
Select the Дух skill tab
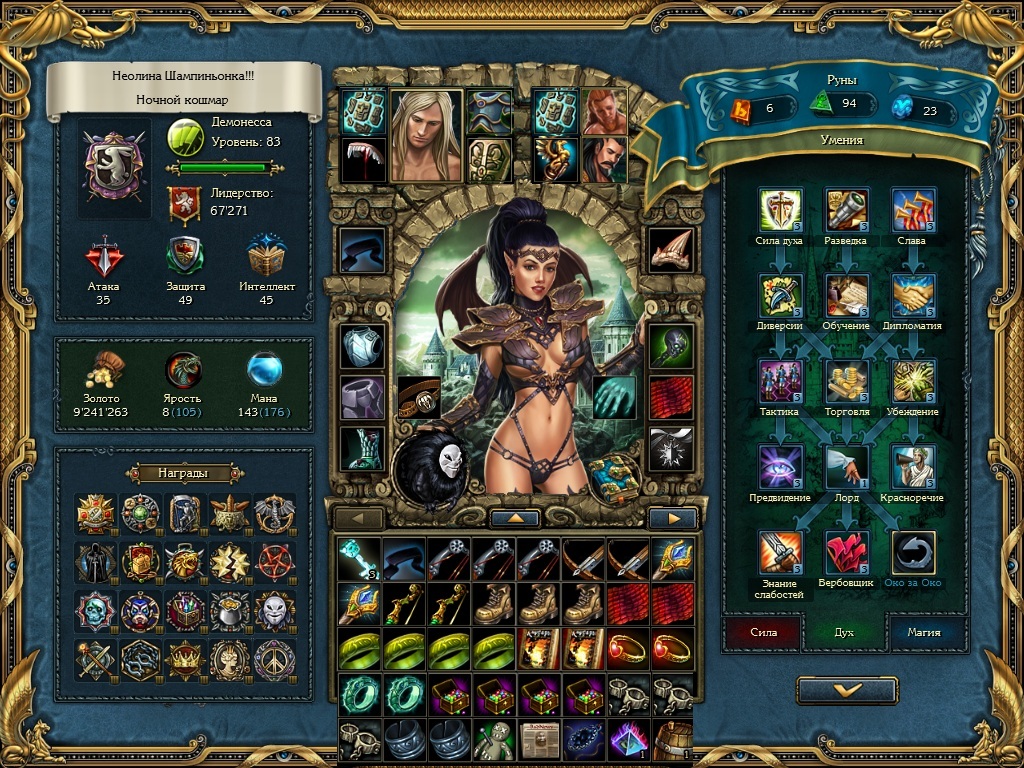click(x=843, y=632)
